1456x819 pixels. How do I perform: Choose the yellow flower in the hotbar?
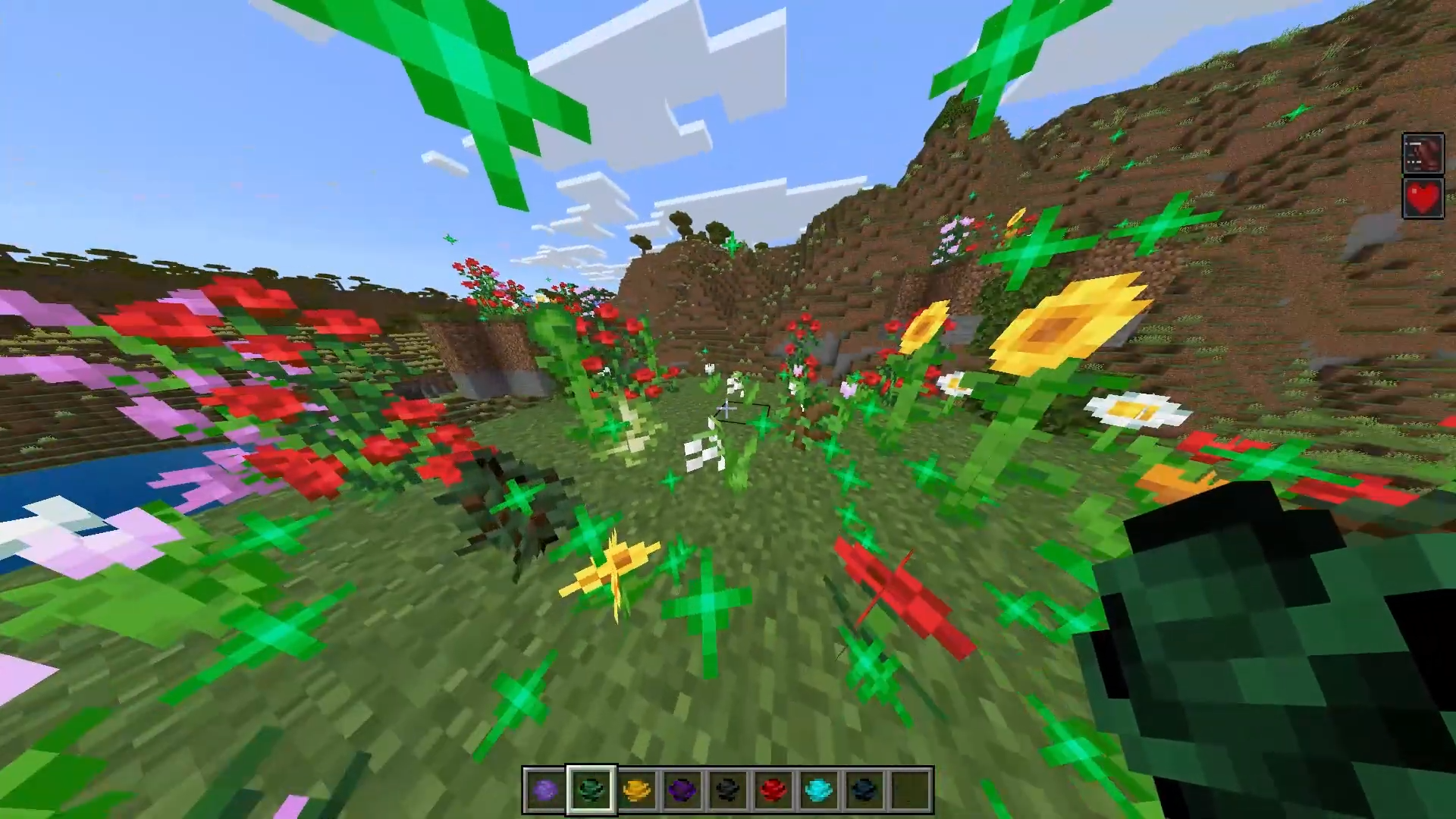[x=637, y=791]
